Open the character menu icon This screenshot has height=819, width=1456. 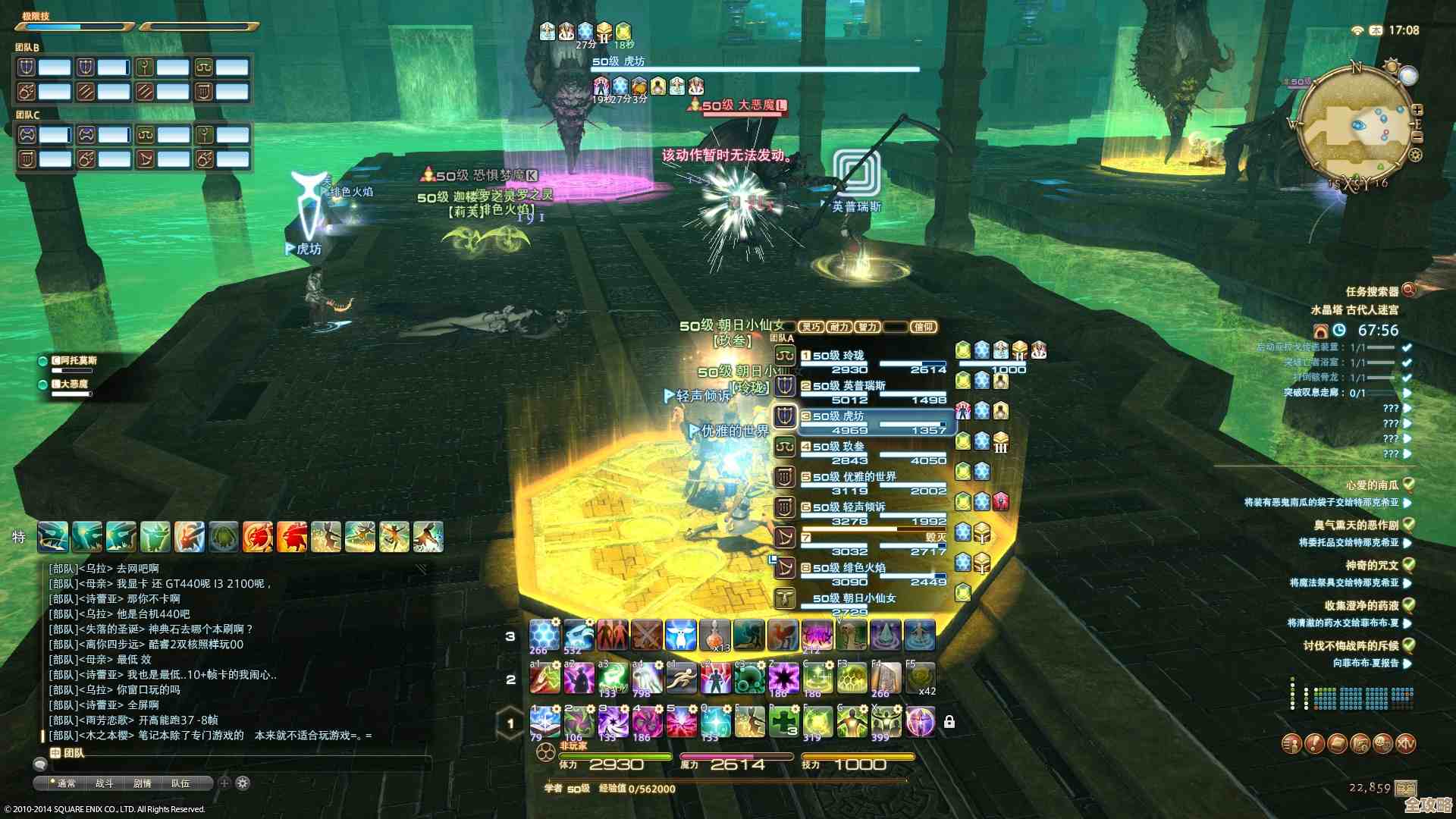(x=1291, y=744)
